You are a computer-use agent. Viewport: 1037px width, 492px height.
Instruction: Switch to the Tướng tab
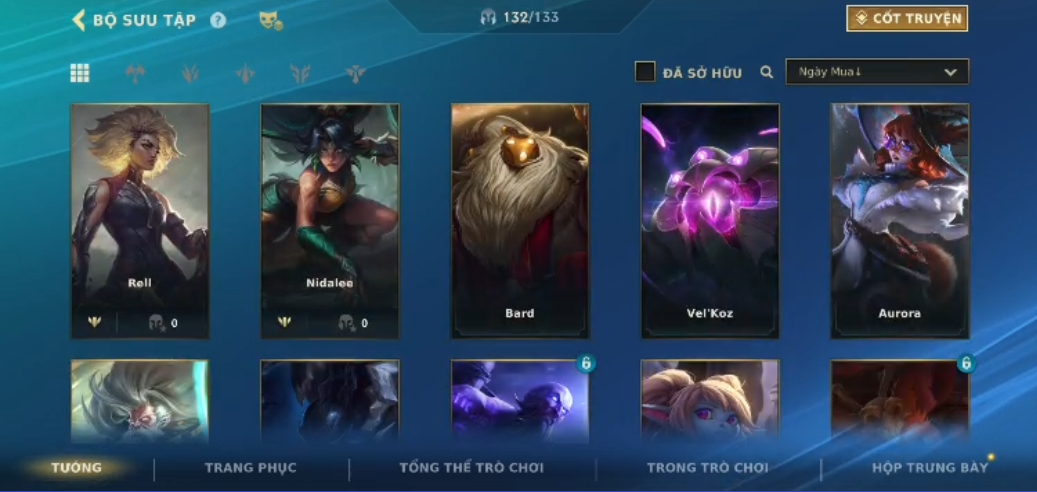77,468
